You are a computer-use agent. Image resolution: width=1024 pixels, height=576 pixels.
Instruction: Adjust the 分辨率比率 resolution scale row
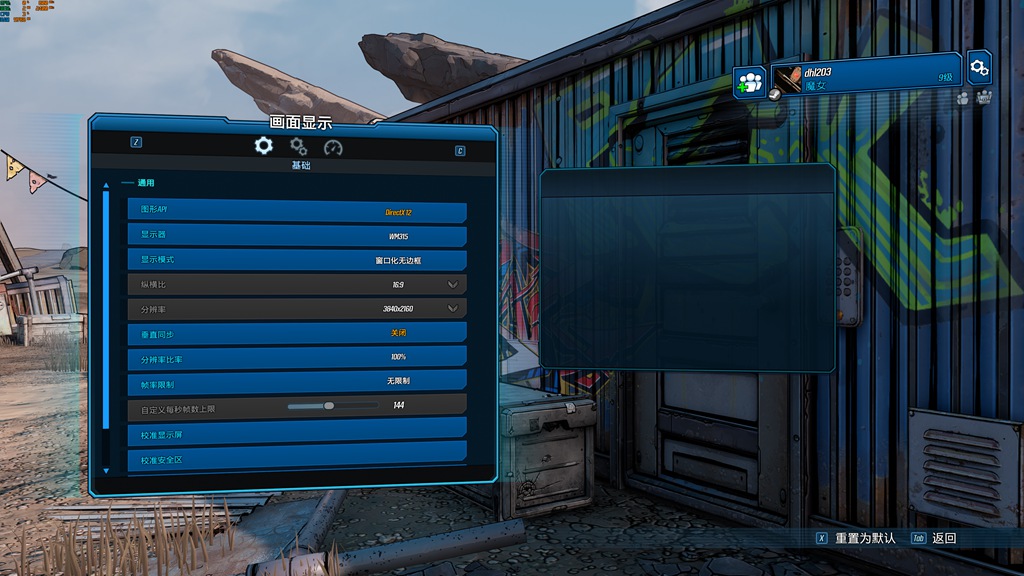tap(297, 357)
